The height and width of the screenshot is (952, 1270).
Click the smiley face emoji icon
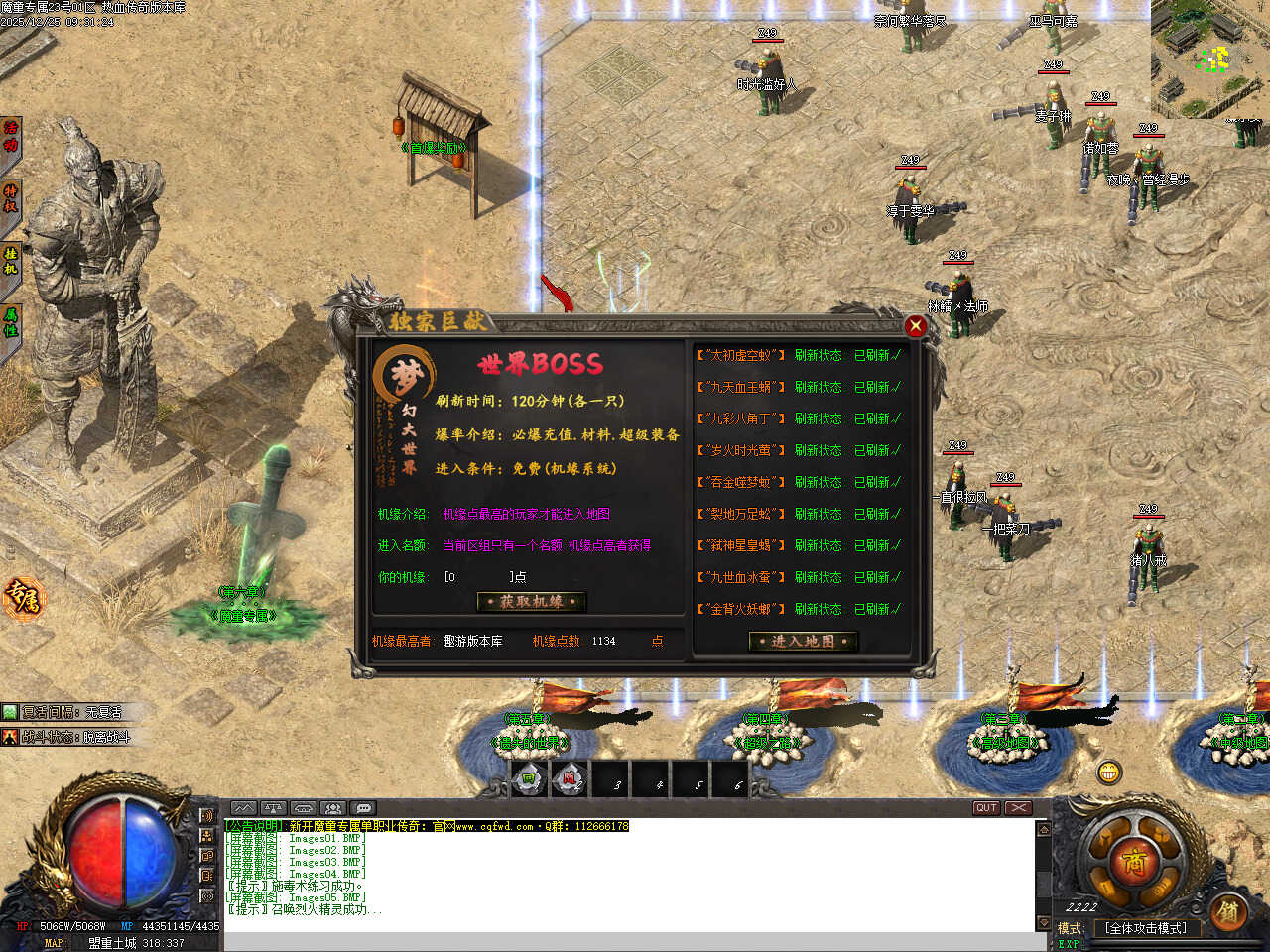click(1109, 771)
